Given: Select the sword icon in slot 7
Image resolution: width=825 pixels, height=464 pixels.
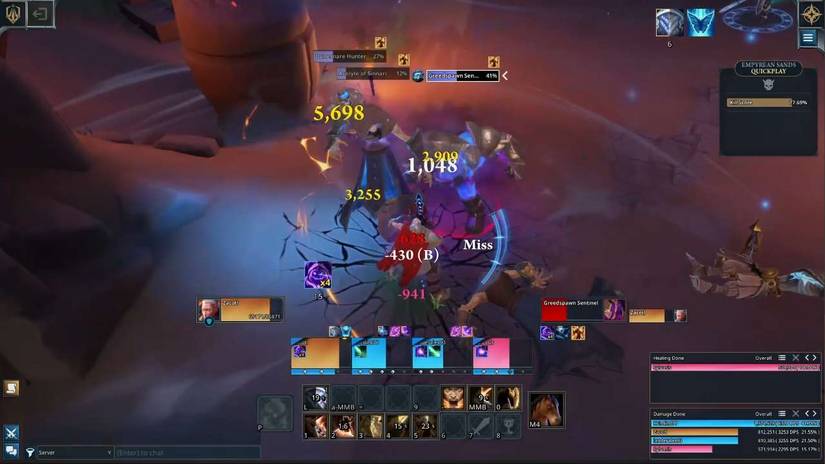Looking at the screenshot, I should click(481, 426).
